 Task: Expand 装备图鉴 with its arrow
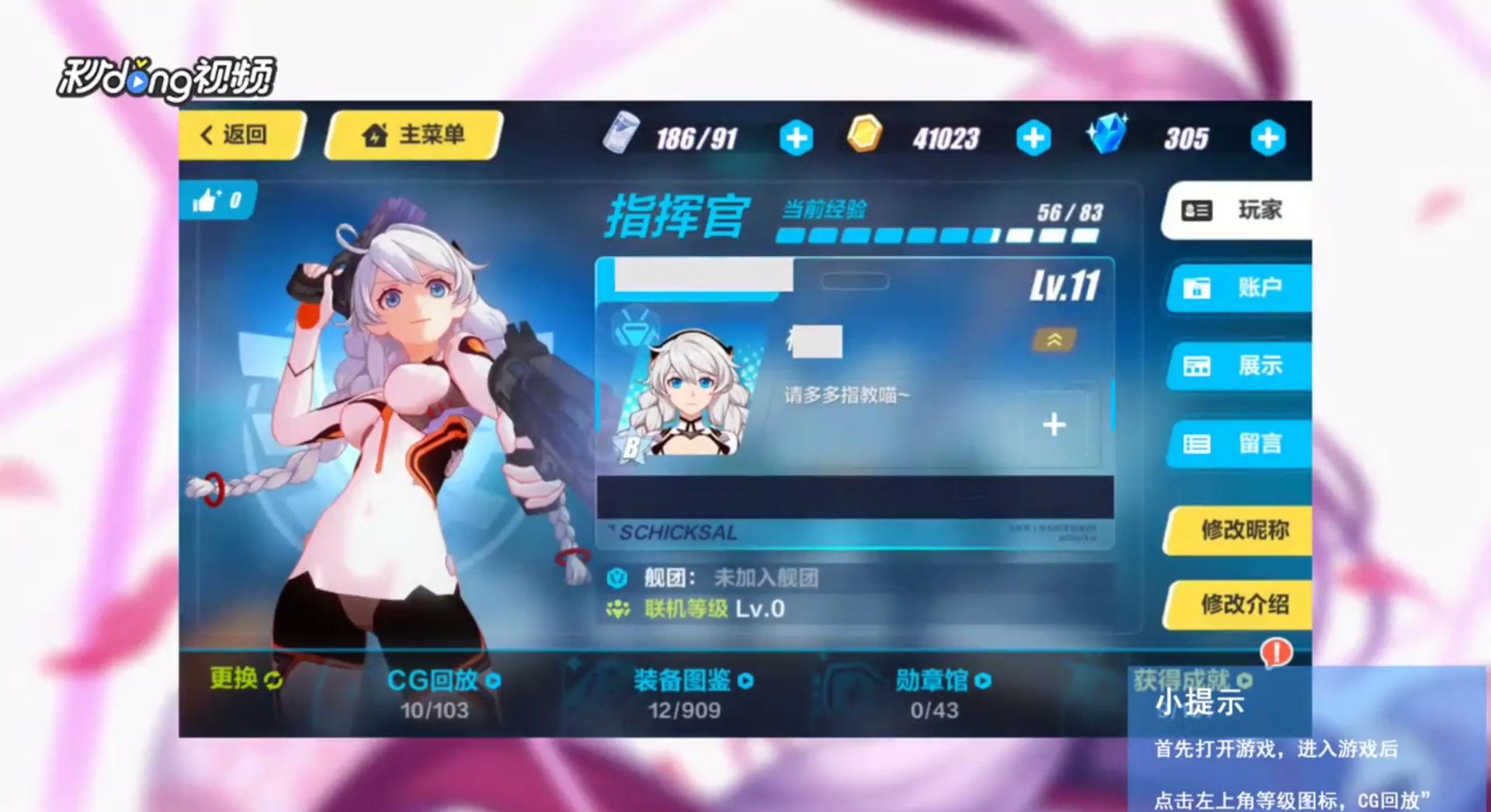pos(746,681)
